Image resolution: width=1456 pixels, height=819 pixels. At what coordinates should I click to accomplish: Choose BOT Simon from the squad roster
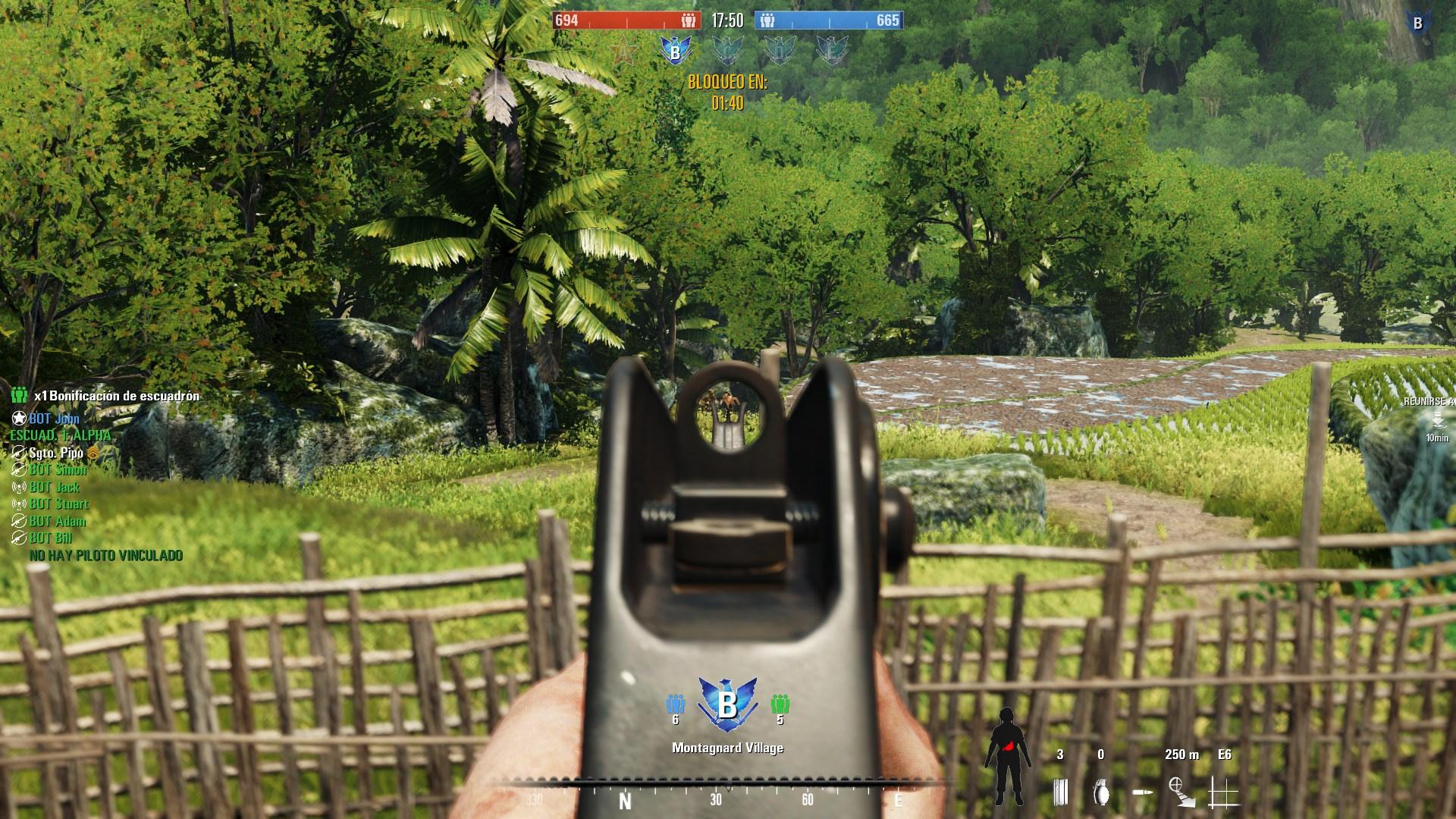coord(58,470)
